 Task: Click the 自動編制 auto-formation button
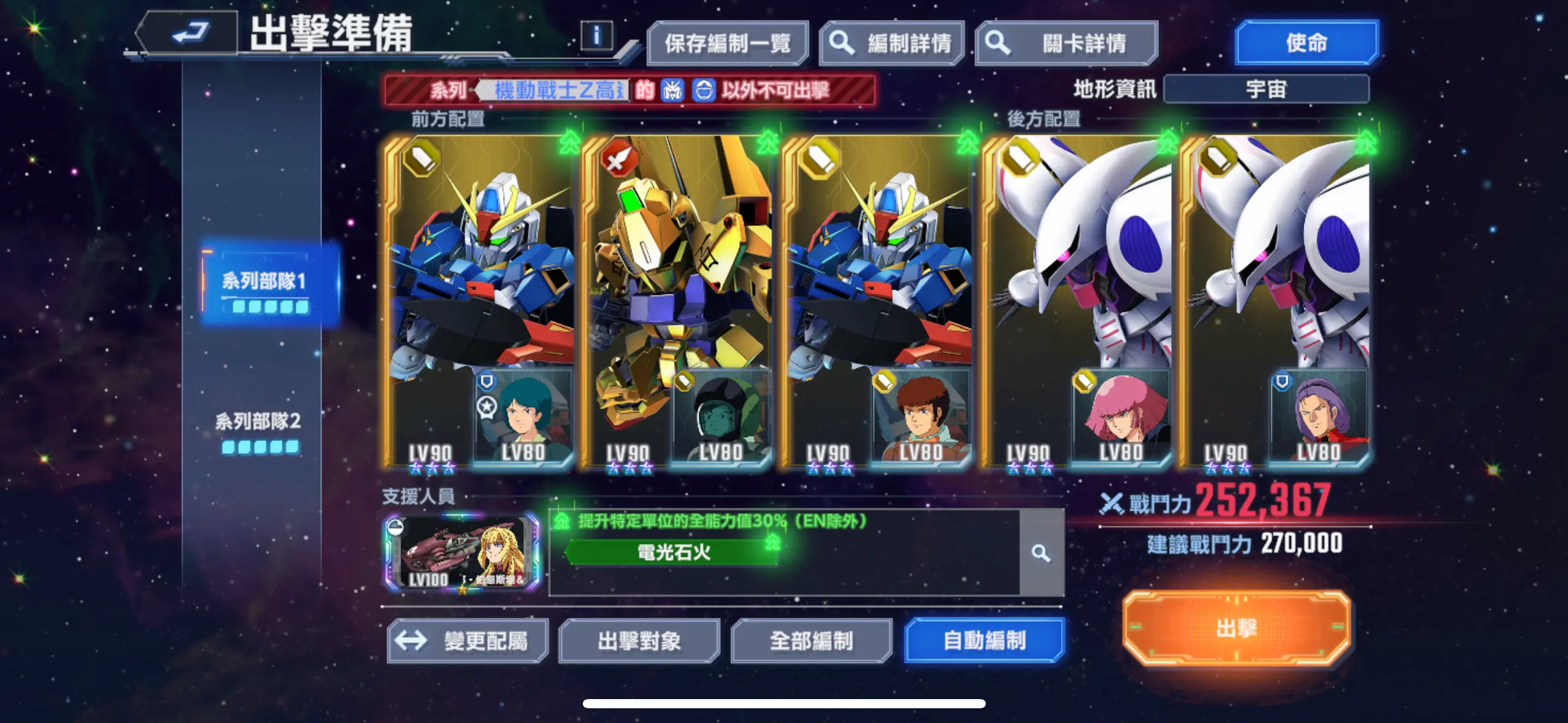click(x=985, y=640)
